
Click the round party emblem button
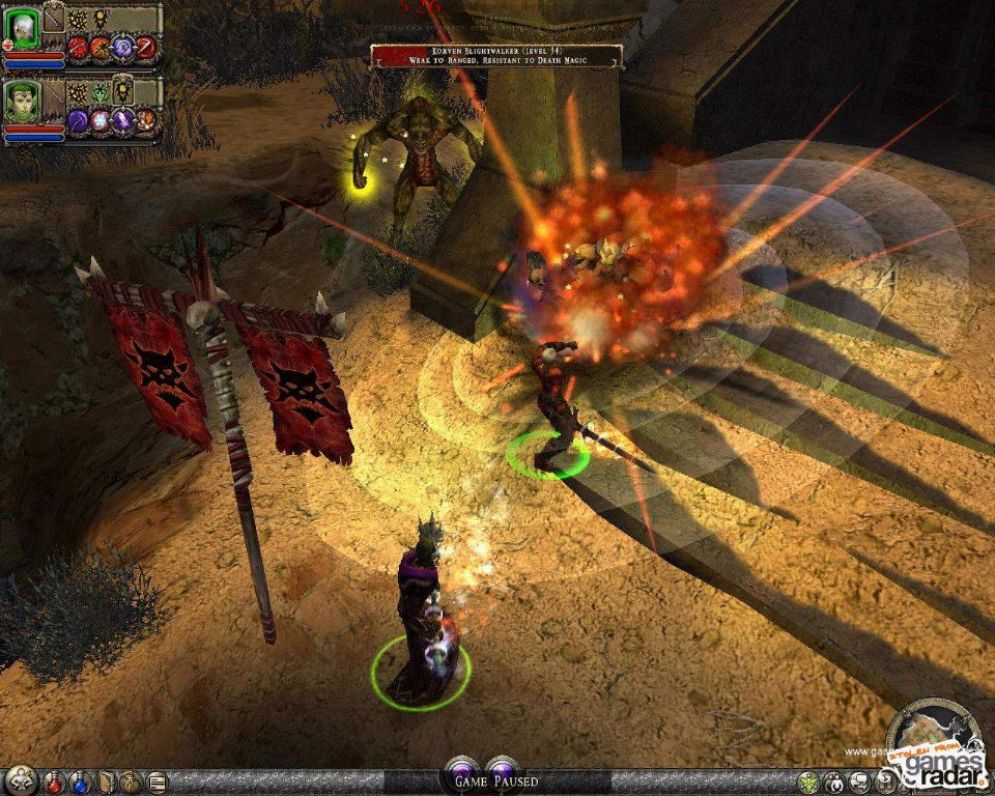click(20, 781)
